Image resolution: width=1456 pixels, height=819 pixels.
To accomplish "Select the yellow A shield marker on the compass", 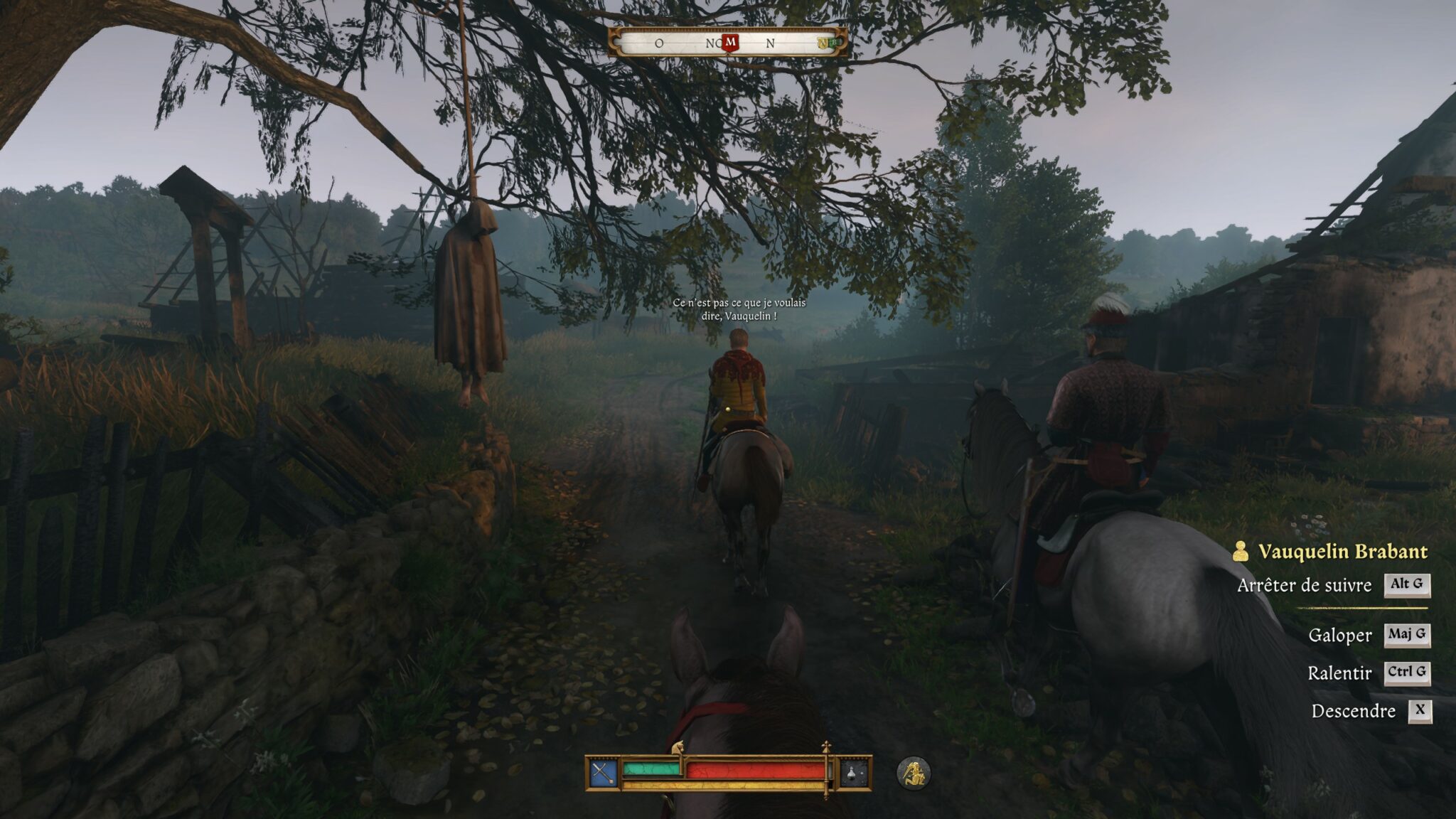I will pyautogui.click(x=823, y=43).
